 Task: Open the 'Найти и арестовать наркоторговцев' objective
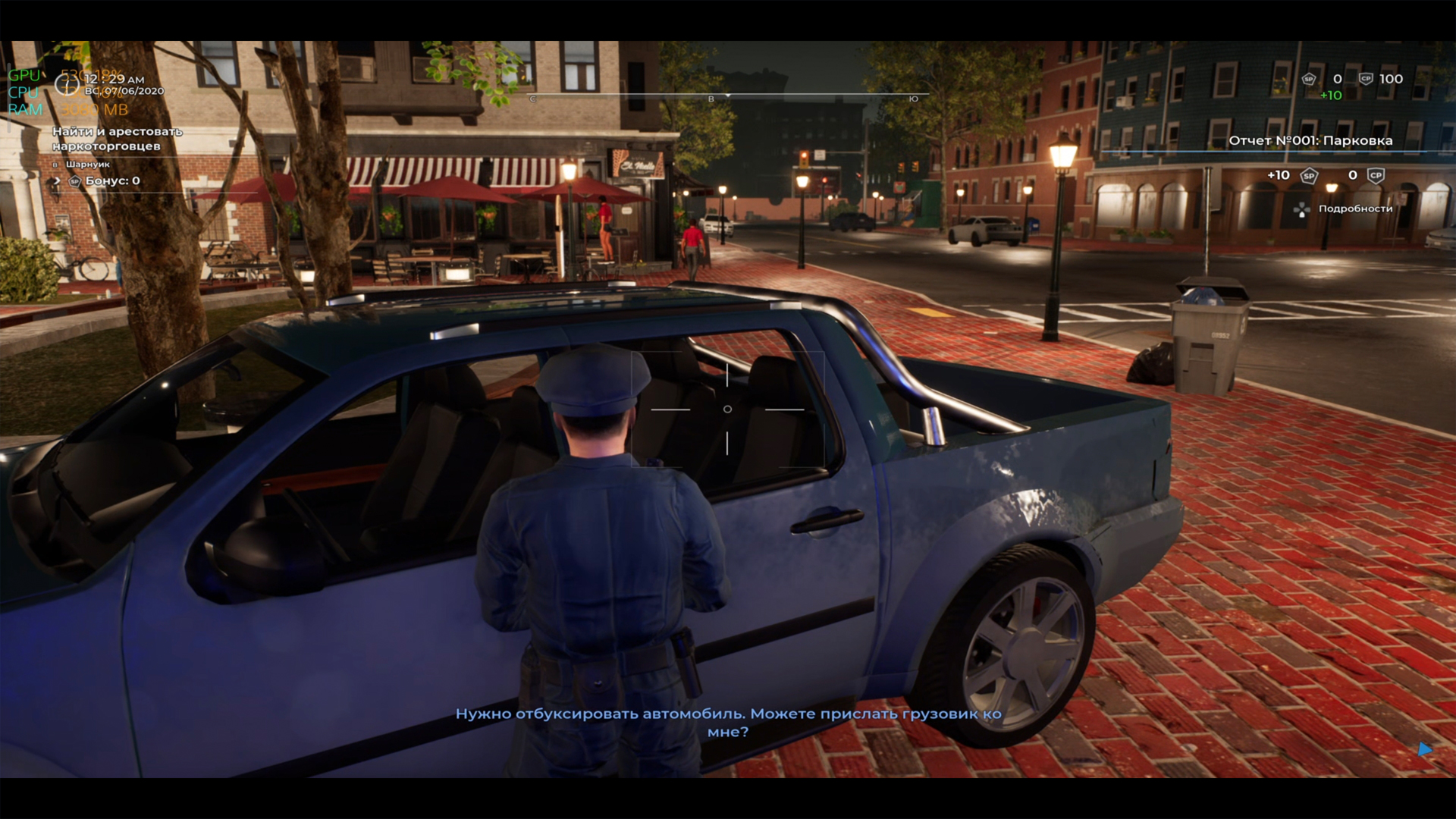coord(118,139)
